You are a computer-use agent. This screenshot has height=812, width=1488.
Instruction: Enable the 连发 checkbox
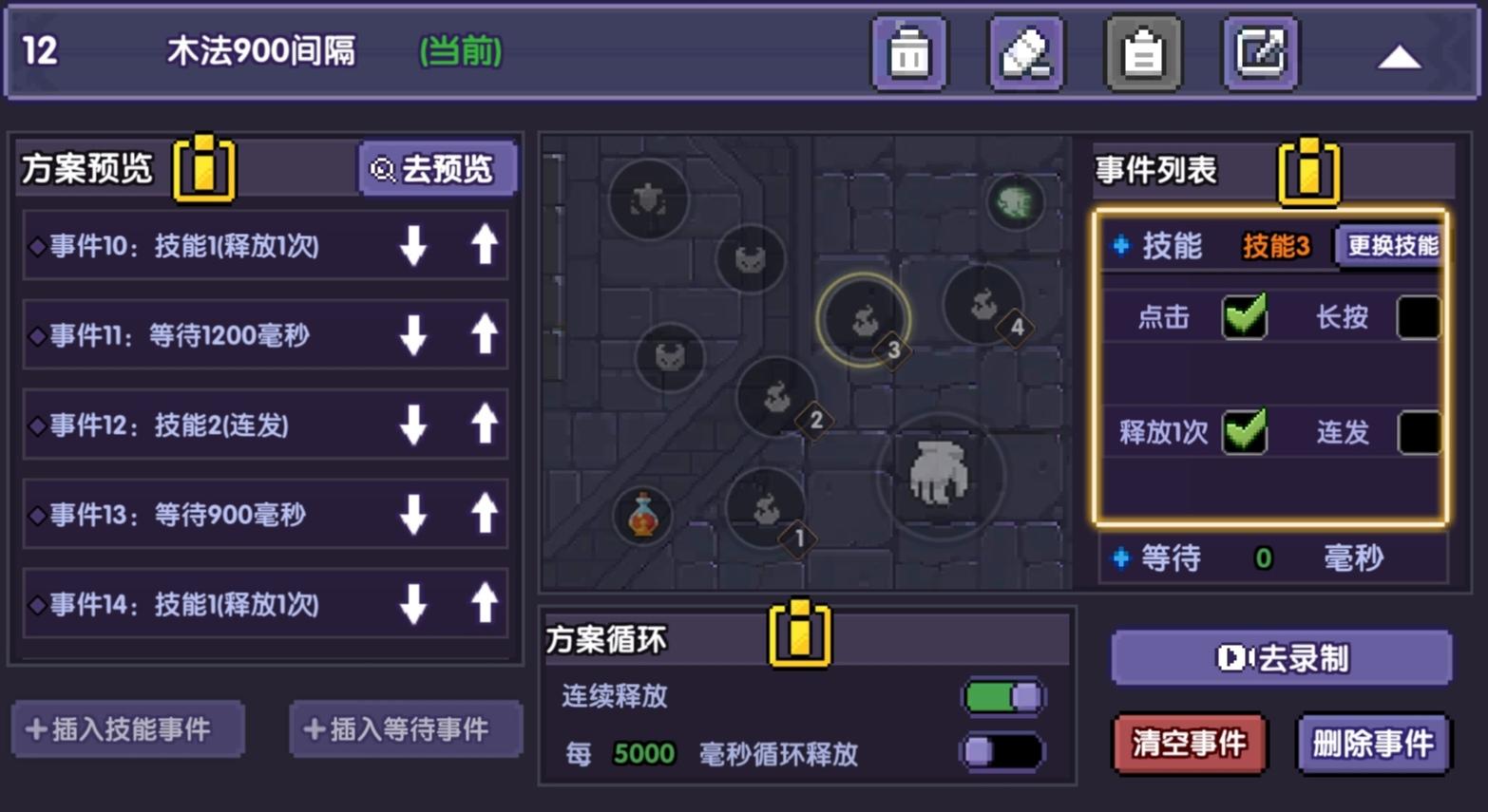pos(1418,432)
